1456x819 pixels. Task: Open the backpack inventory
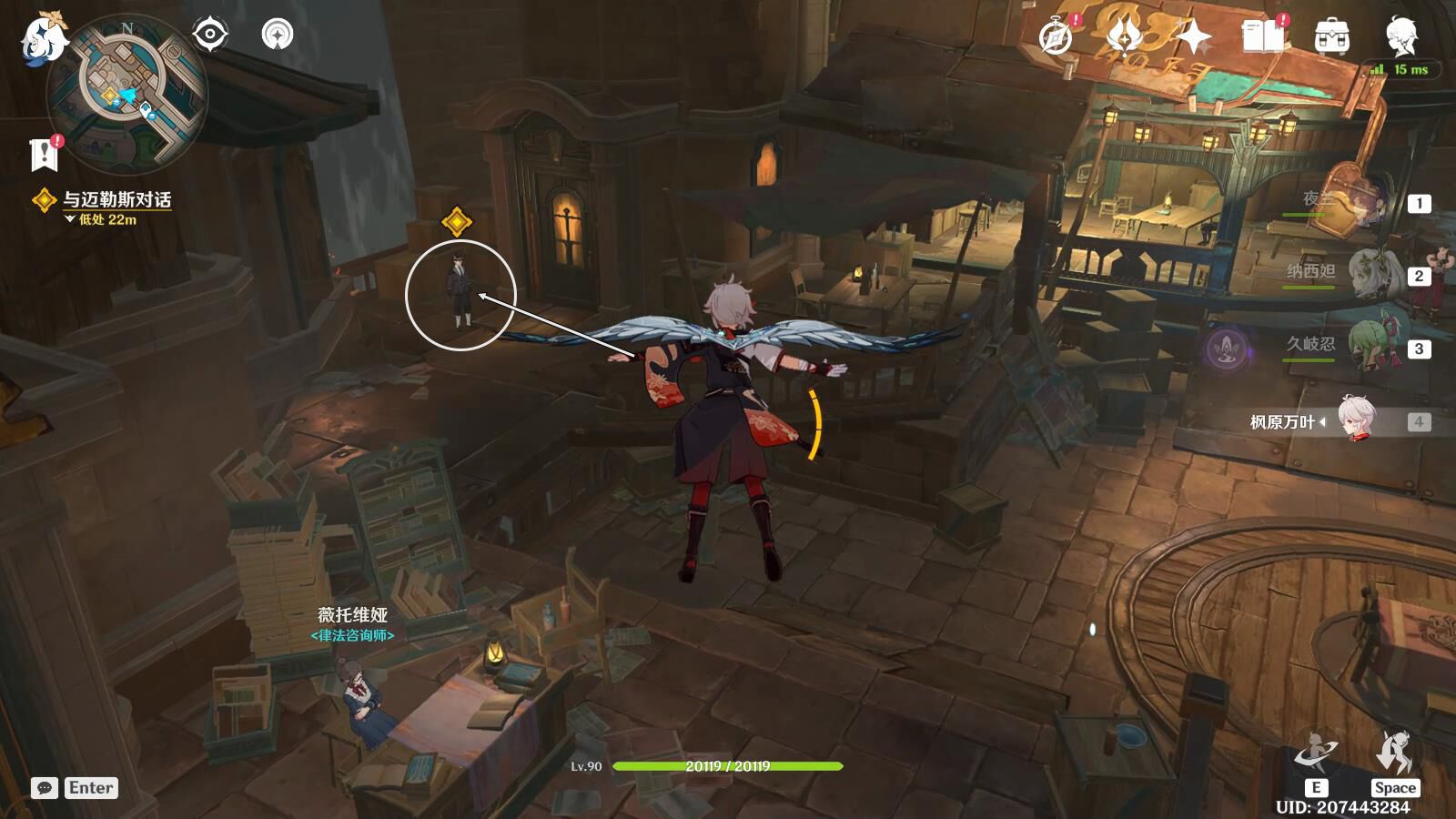(1332, 37)
